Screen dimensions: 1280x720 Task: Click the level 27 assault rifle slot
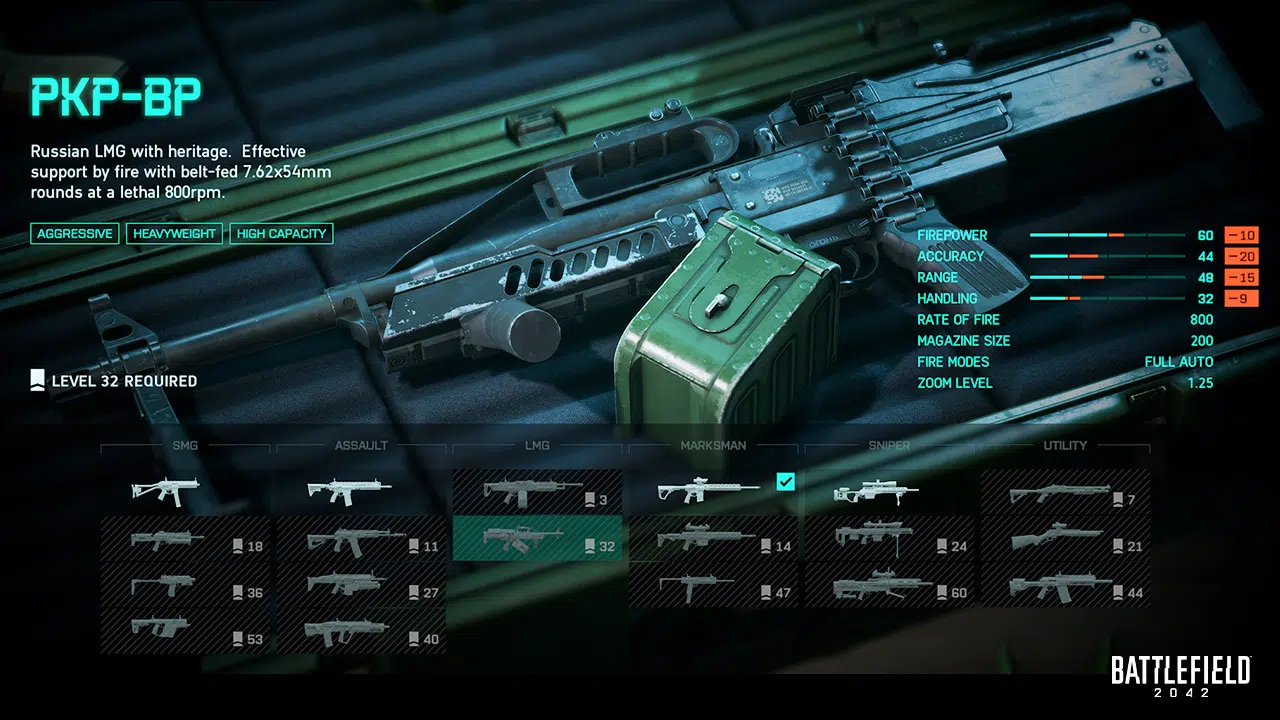tap(361, 586)
